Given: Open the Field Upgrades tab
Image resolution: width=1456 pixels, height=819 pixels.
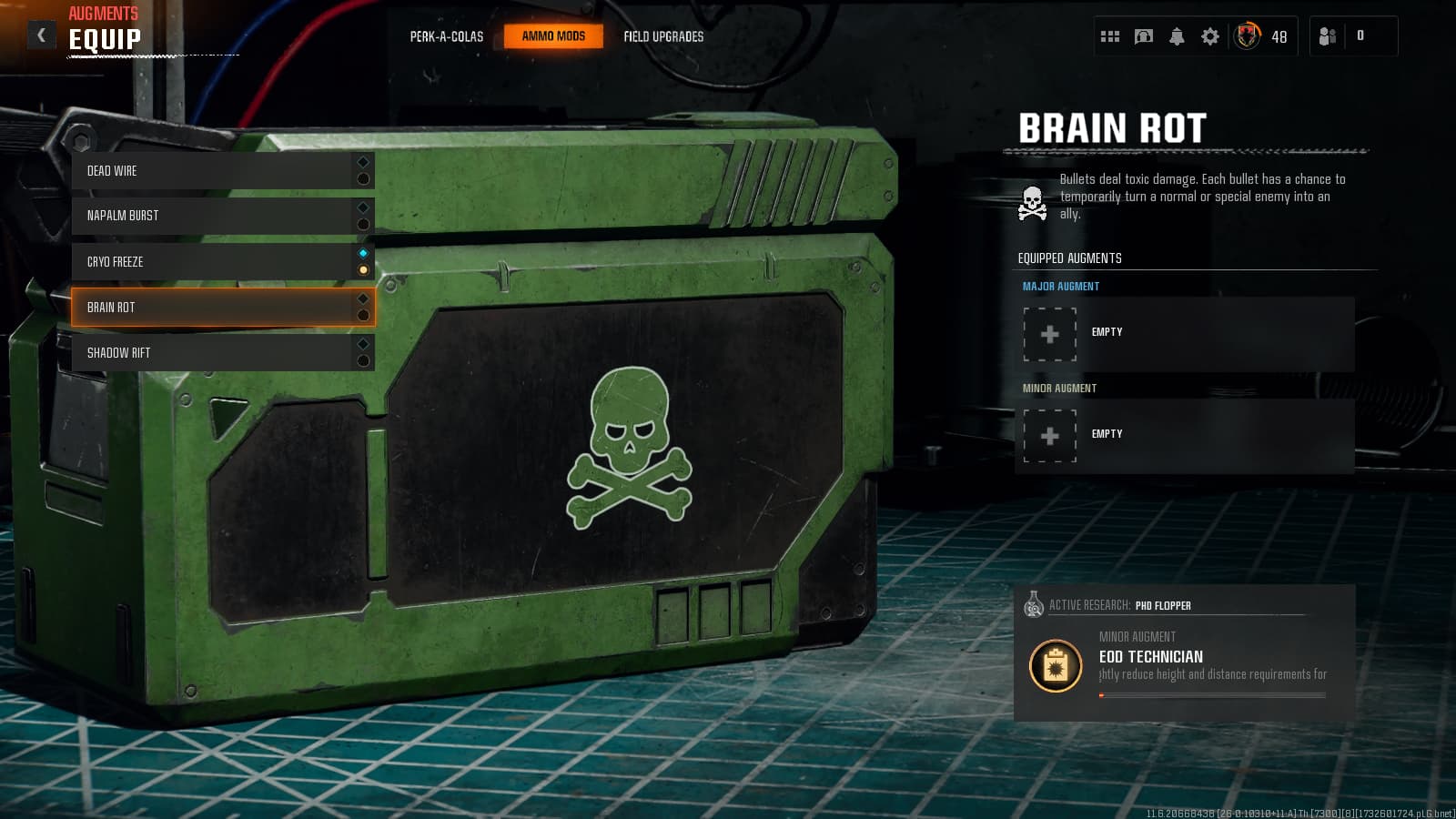Looking at the screenshot, I should (x=663, y=36).
